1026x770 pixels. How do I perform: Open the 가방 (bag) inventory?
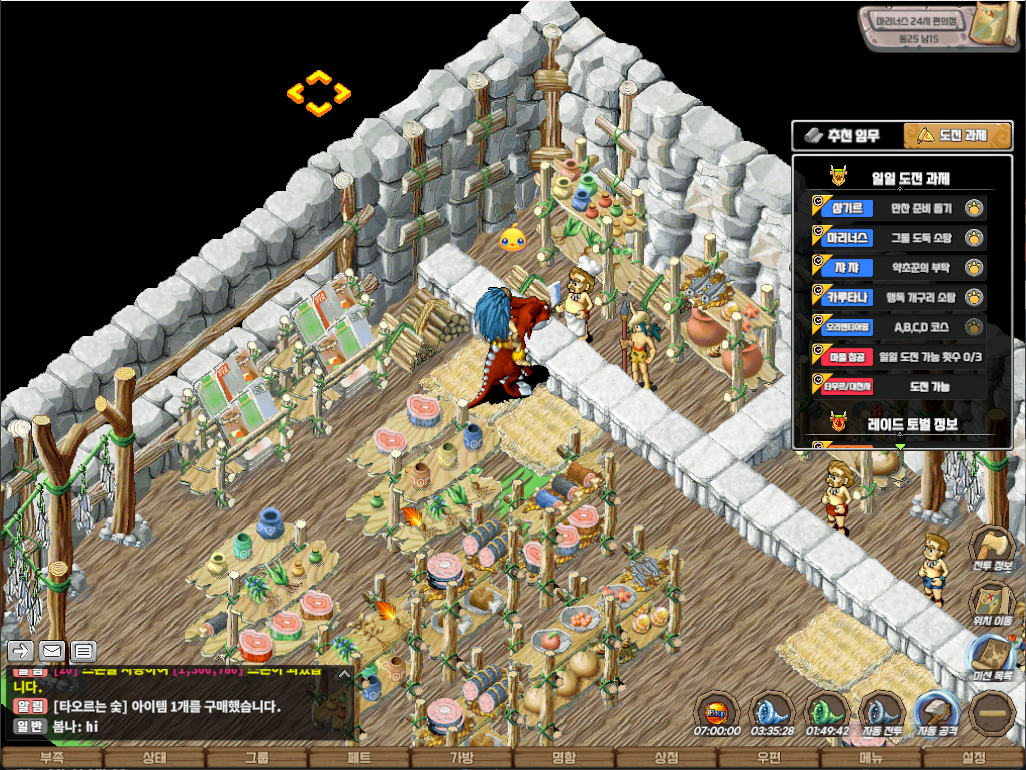[461, 758]
